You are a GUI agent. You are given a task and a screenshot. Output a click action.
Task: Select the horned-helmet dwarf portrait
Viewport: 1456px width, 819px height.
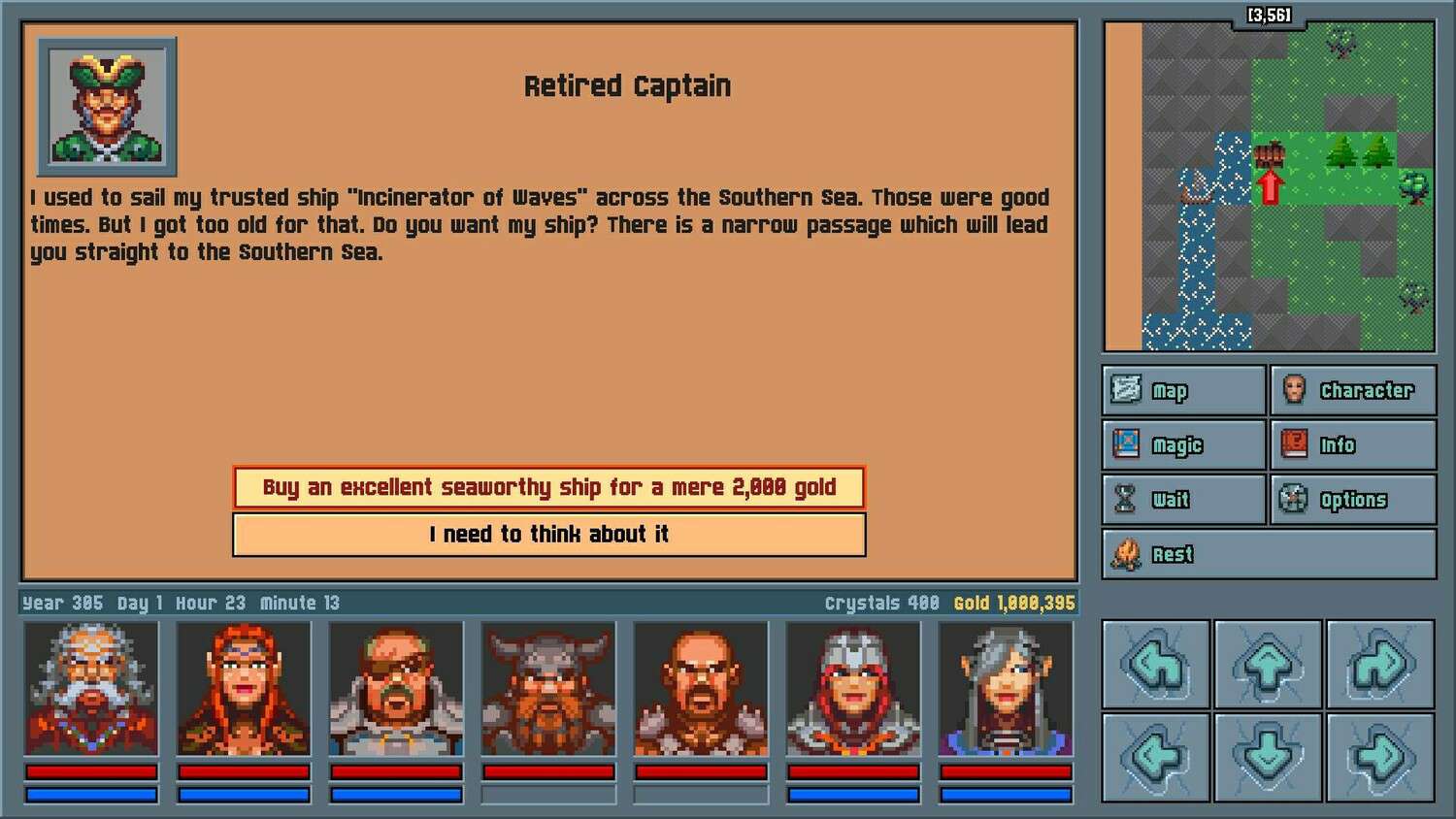[x=548, y=689]
